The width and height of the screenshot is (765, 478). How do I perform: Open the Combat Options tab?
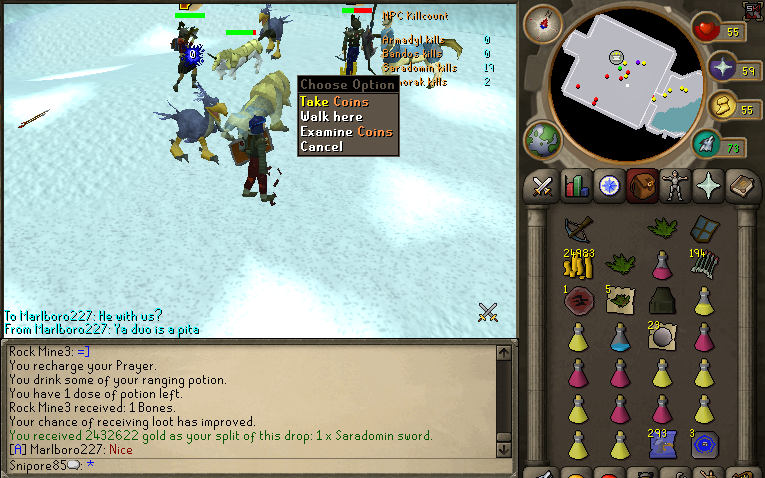click(x=543, y=186)
